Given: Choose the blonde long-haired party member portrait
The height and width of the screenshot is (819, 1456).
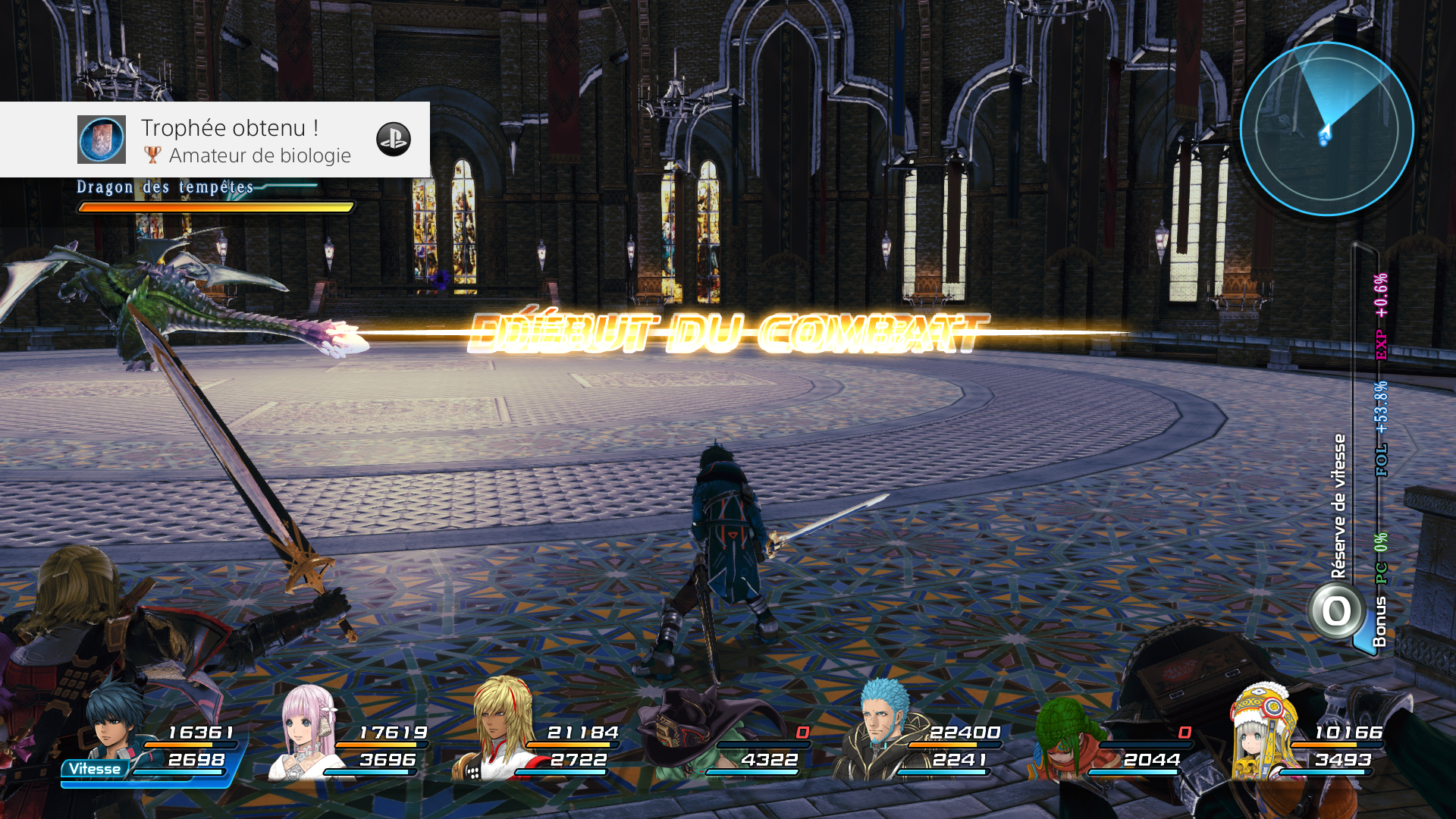Looking at the screenshot, I should (500, 730).
